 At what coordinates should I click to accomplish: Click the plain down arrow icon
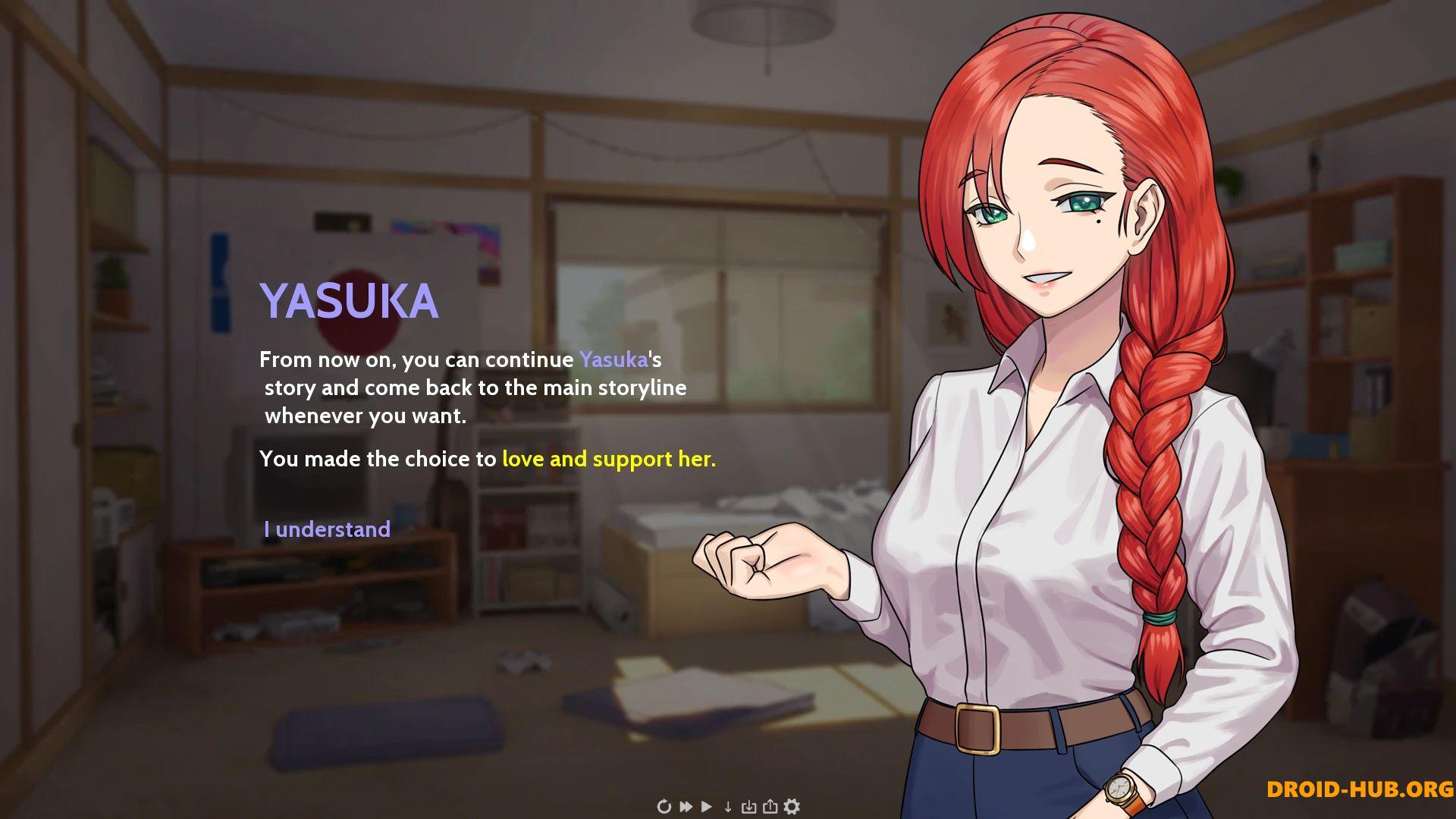click(728, 806)
